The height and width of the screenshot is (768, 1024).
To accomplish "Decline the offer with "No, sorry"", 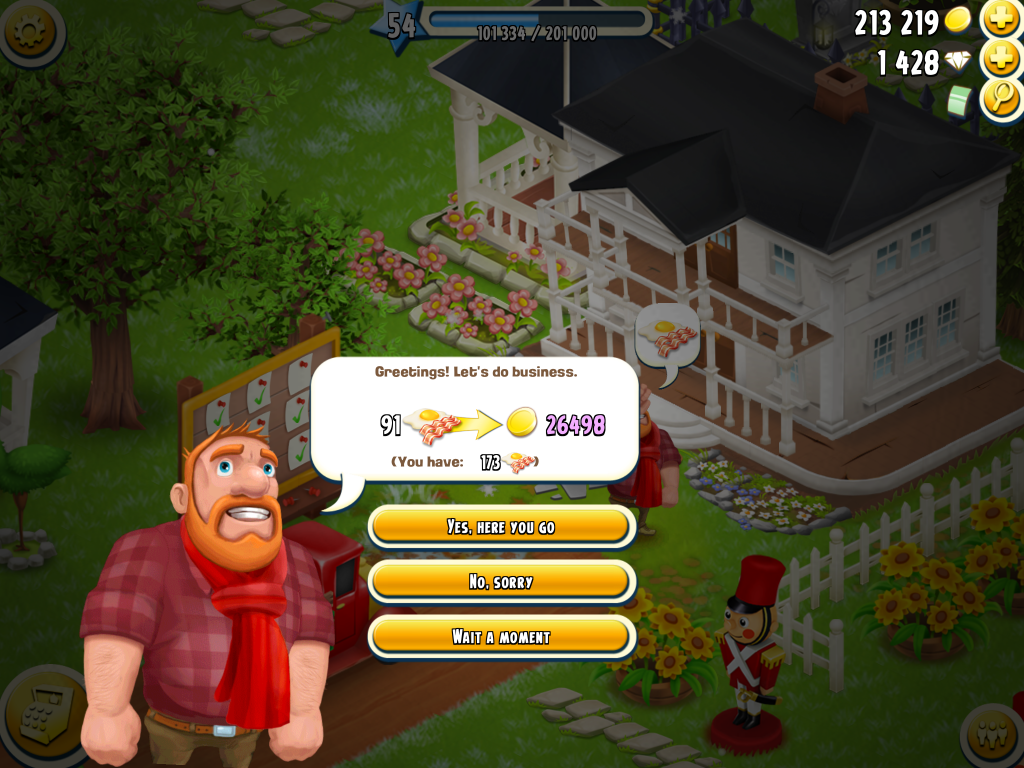I will tap(501, 582).
